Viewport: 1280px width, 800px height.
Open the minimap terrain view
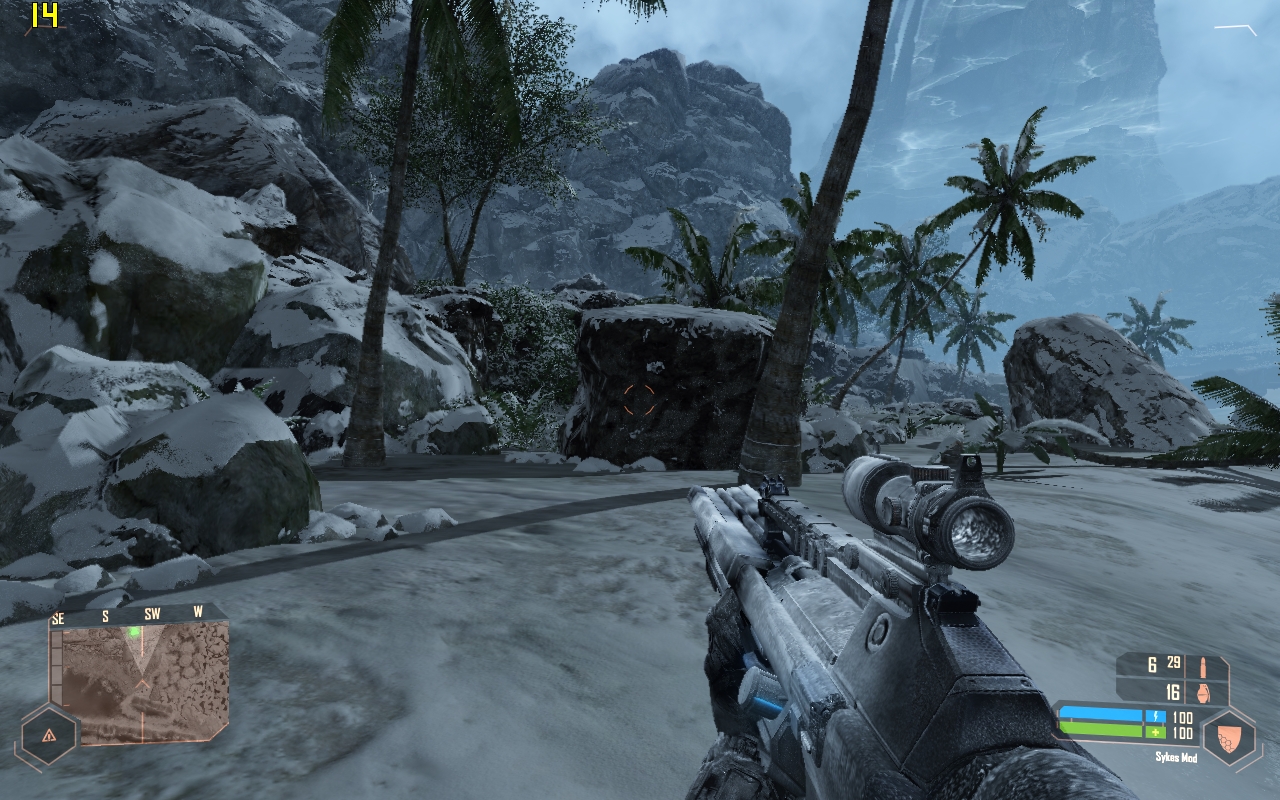click(x=142, y=682)
